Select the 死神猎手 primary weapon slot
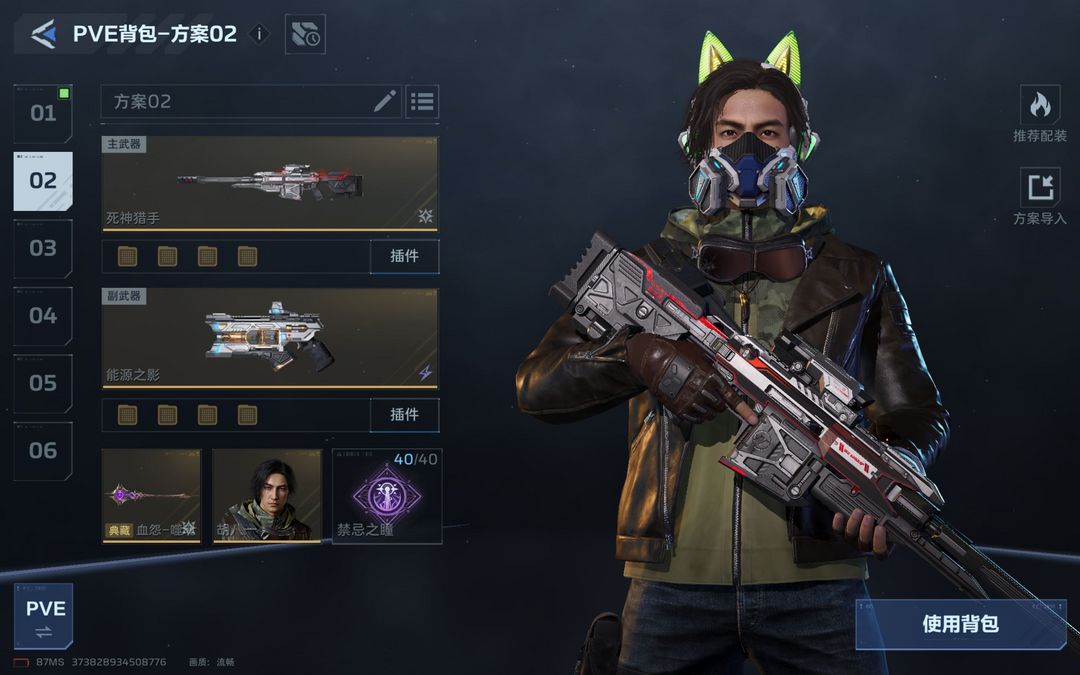This screenshot has width=1080, height=675. [x=270, y=183]
